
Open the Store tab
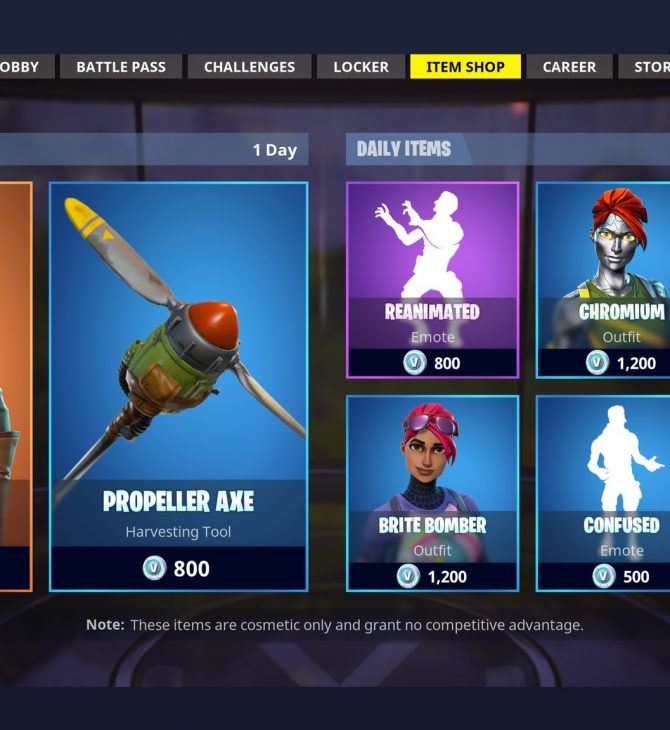pyautogui.click(x=650, y=67)
